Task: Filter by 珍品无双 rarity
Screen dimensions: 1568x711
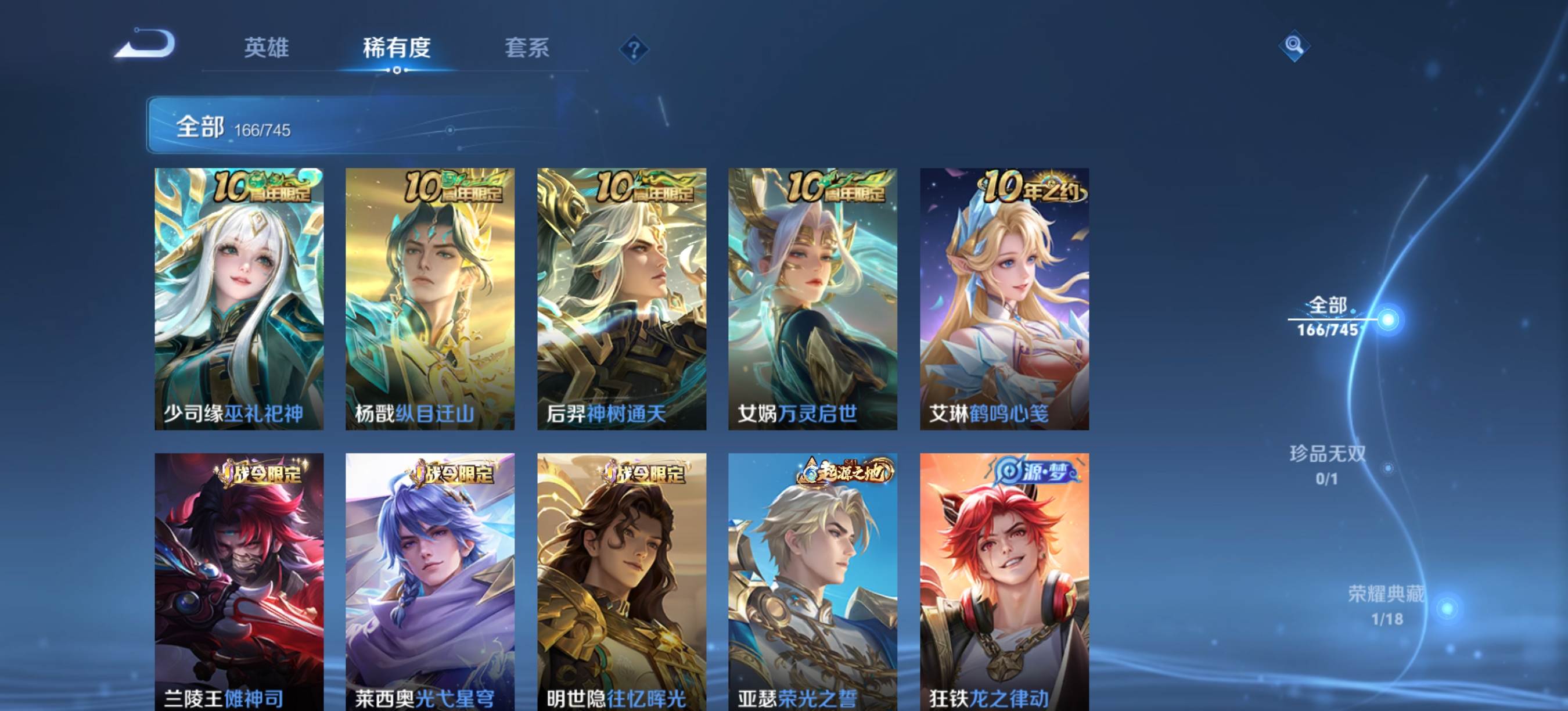Action: click(1328, 465)
